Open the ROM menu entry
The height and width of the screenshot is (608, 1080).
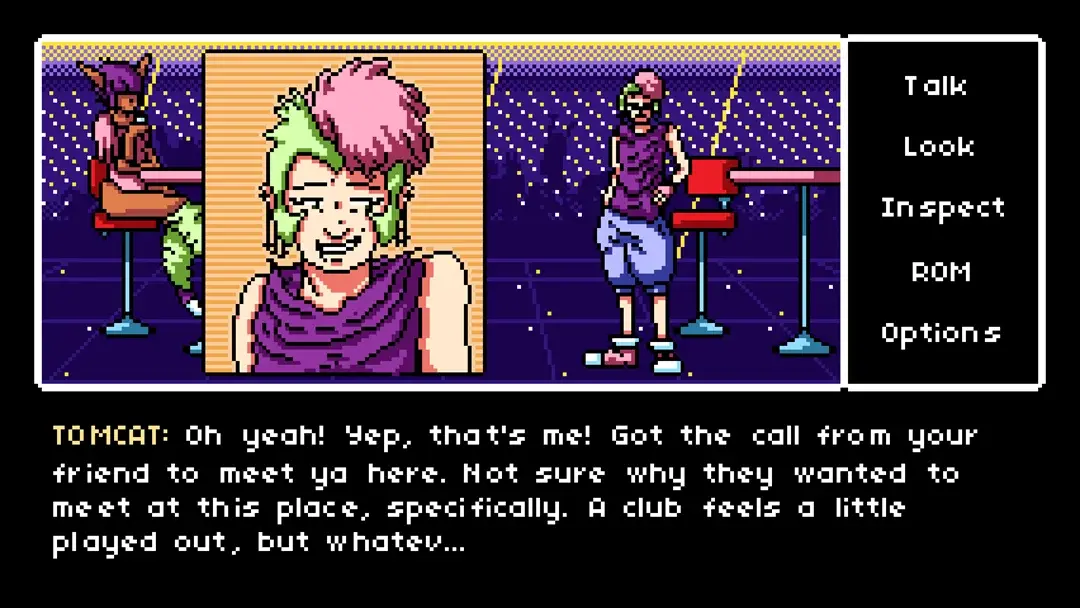940,271
